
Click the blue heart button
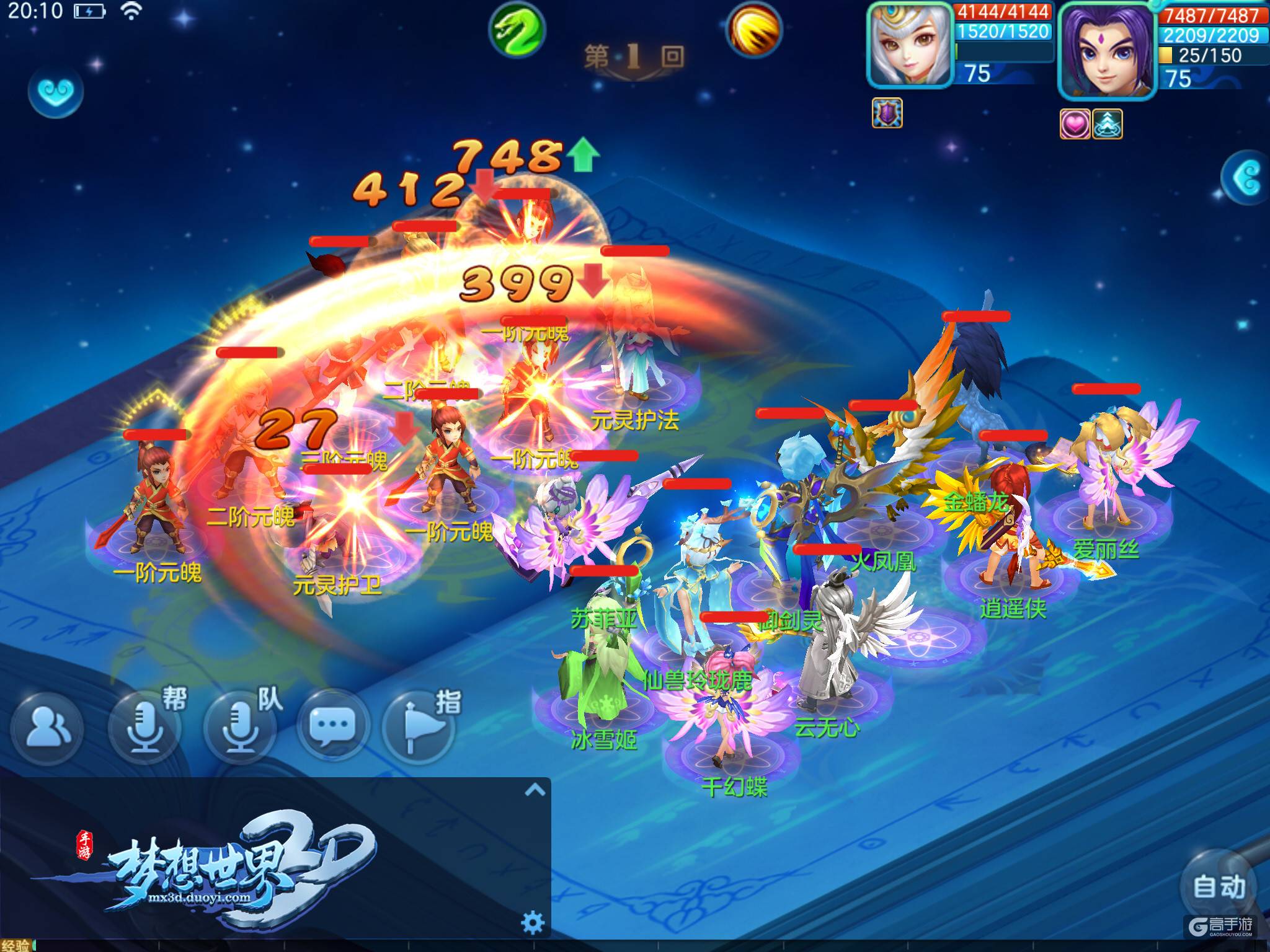pyautogui.click(x=56, y=92)
